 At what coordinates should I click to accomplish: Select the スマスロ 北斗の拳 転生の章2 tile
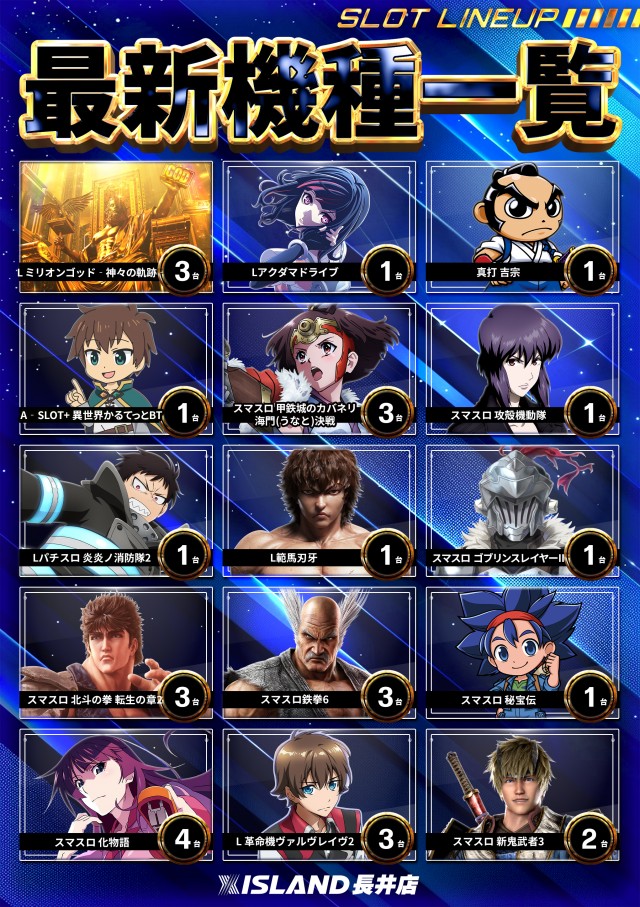[115, 653]
